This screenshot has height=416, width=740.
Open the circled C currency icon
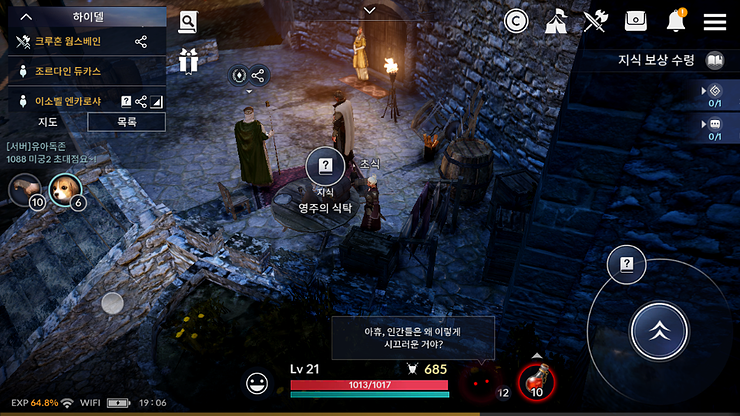point(516,21)
